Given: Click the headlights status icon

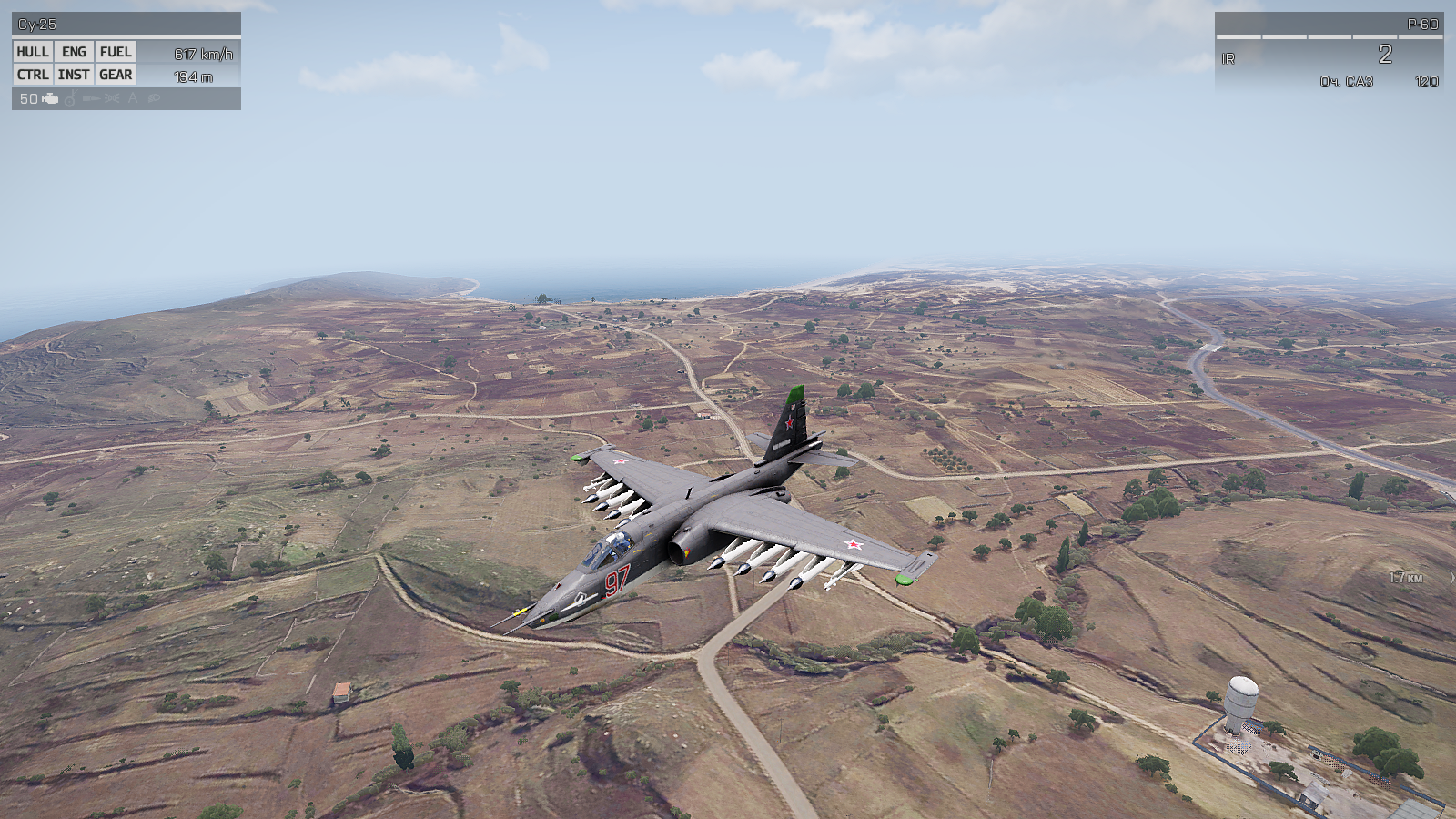Looking at the screenshot, I should 154,98.
